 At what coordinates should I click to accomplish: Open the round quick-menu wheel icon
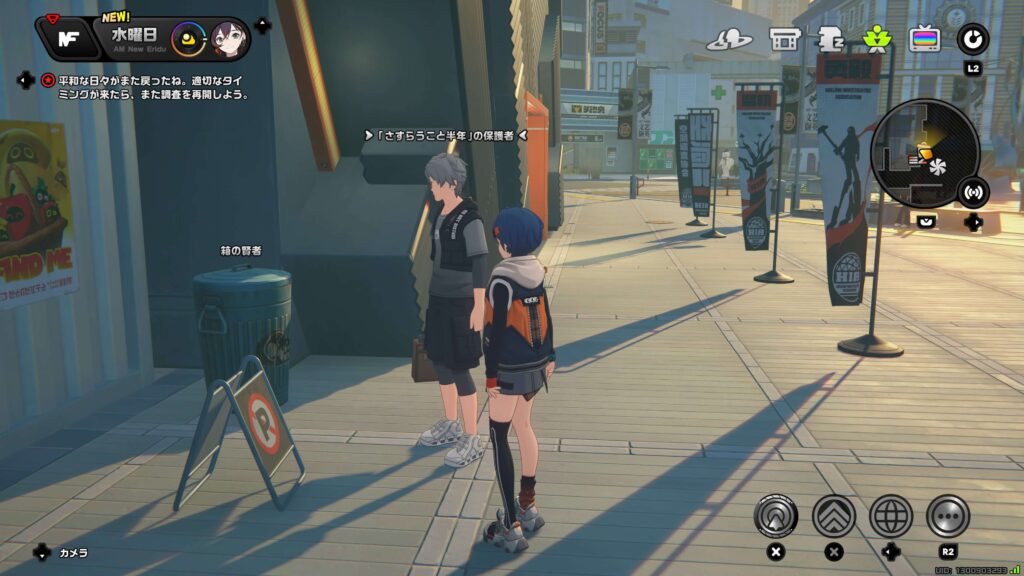tap(972, 39)
